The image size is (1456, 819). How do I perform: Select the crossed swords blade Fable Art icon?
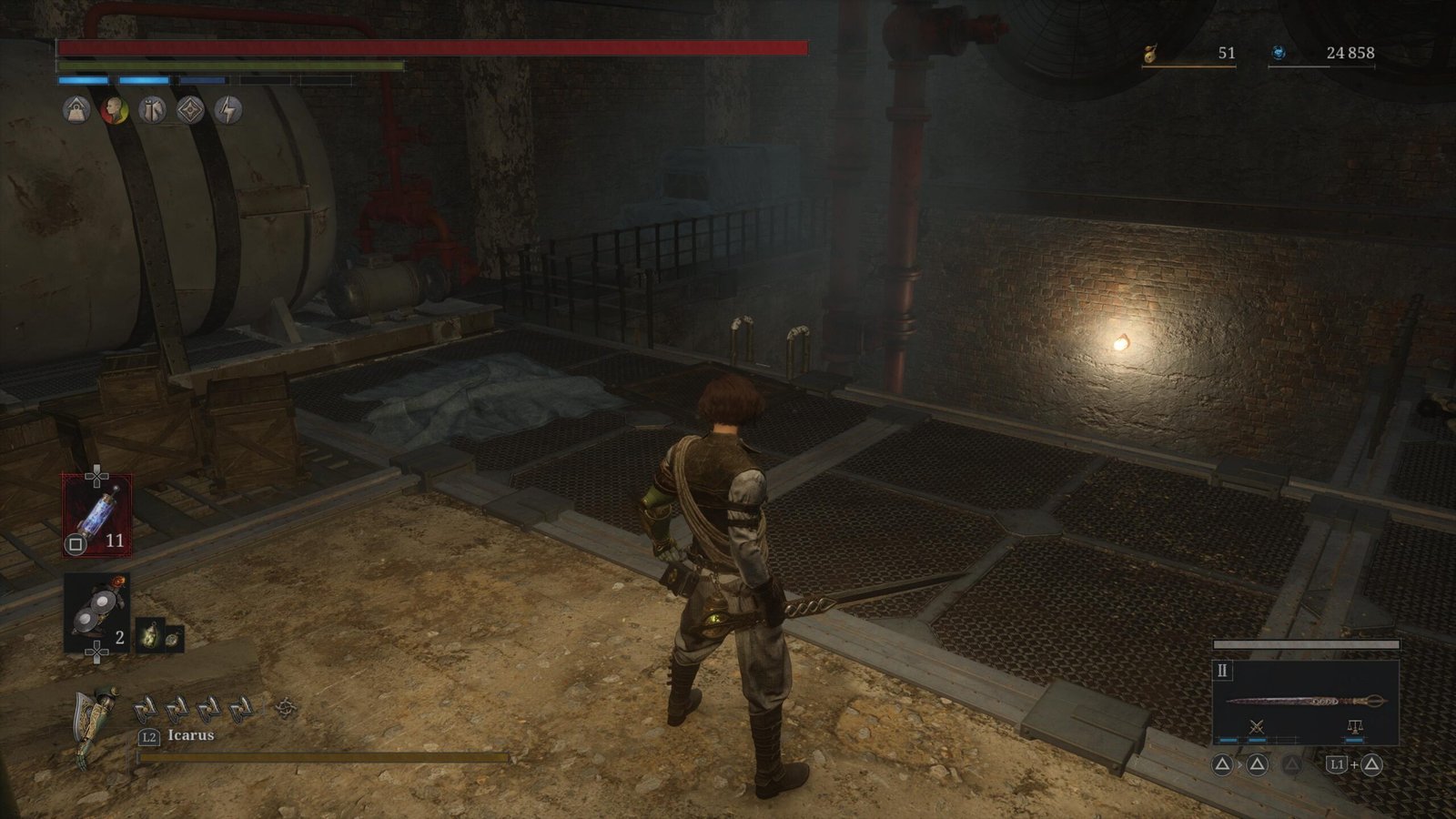coord(1257,727)
